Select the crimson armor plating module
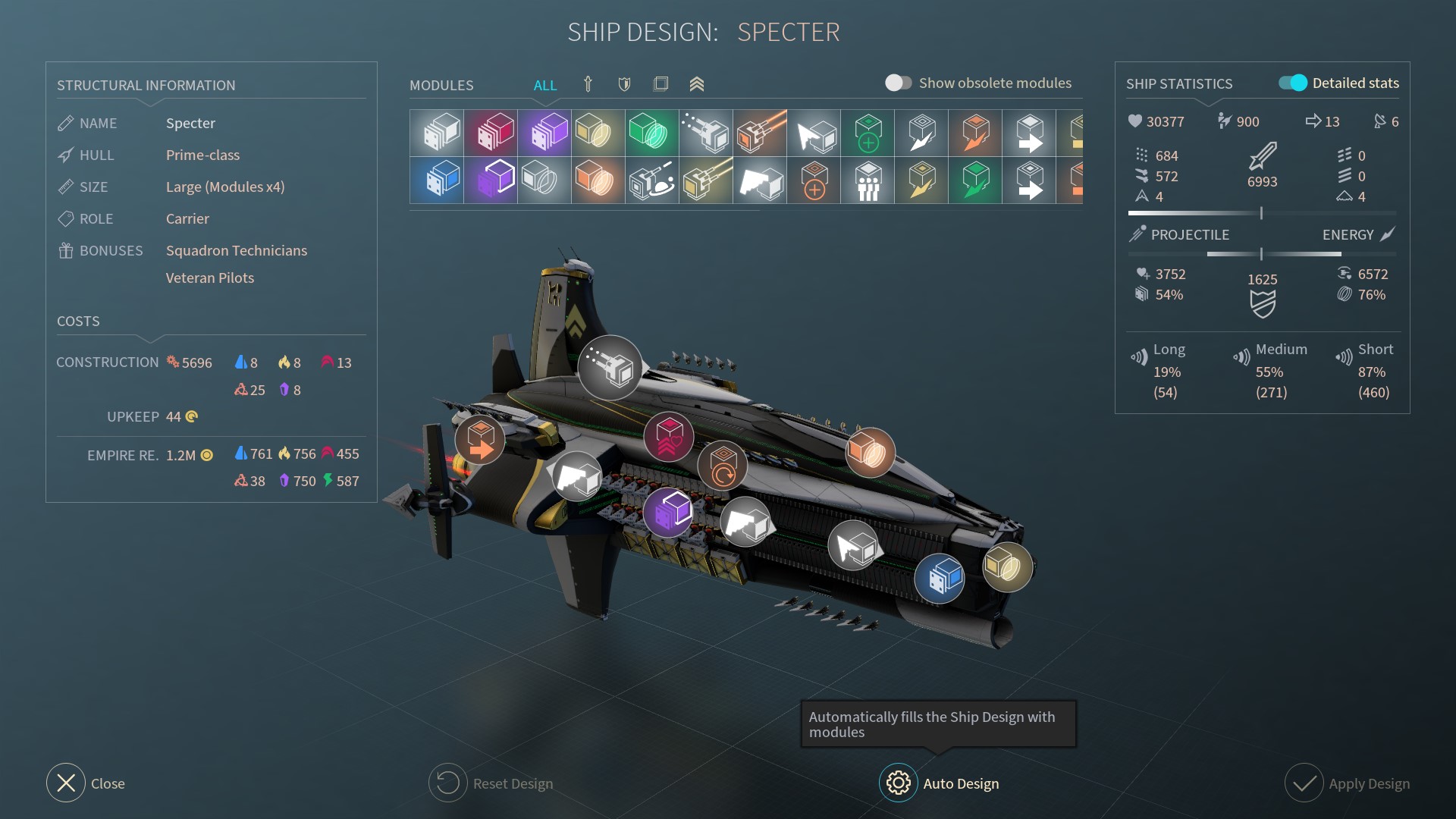 (x=491, y=133)
